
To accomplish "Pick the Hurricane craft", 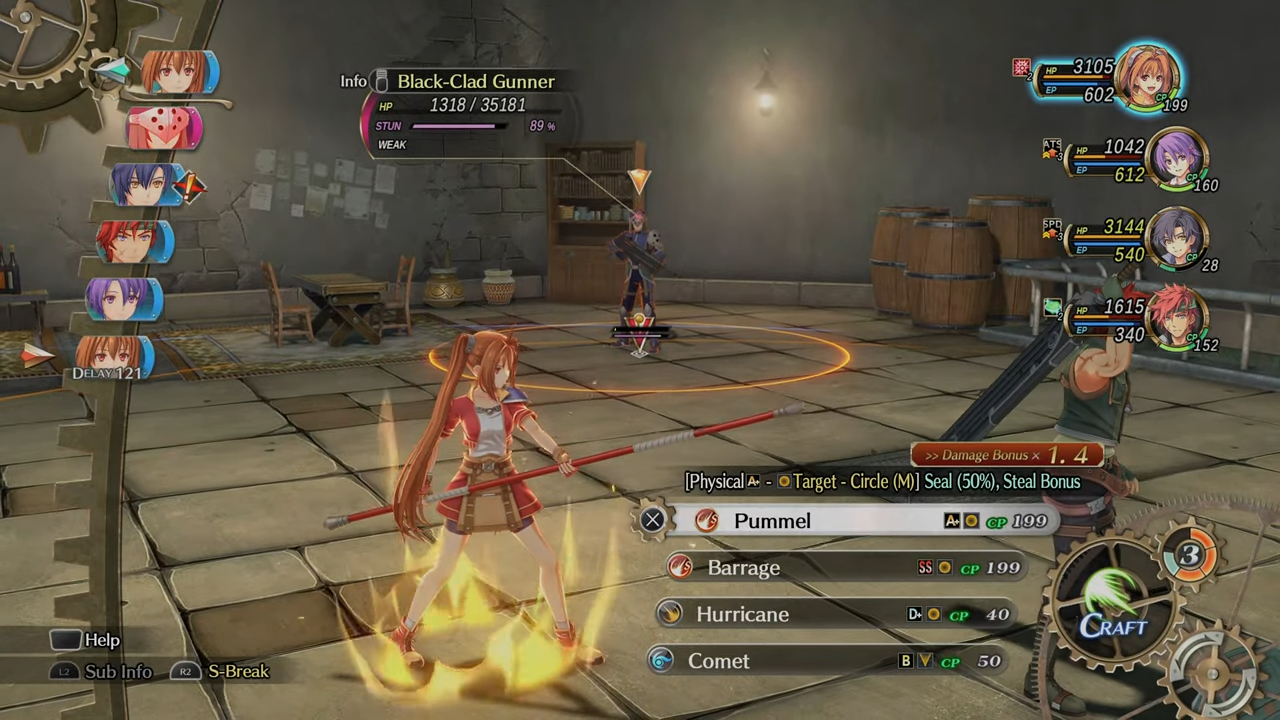I will coord(742,614).
